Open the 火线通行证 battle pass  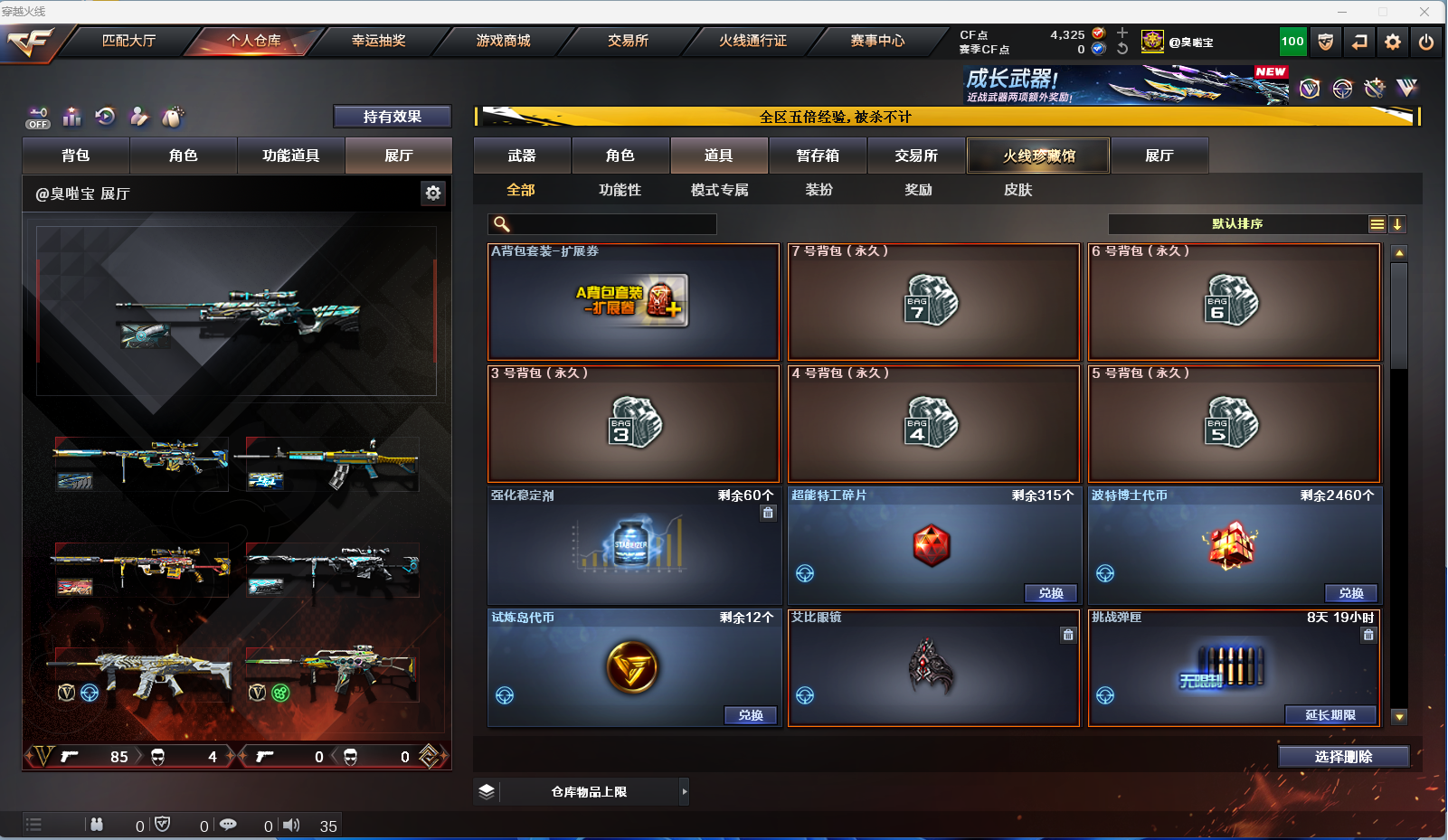click(x=752, y=41)
